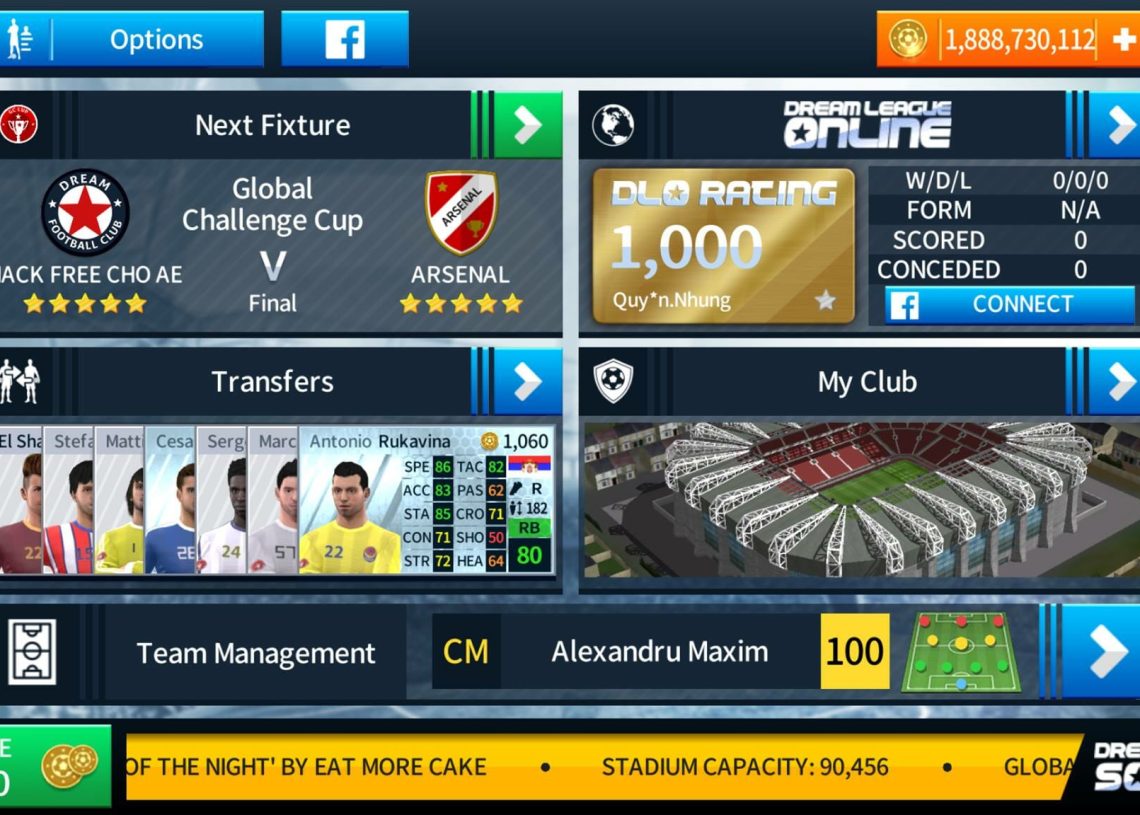Screen dimensions: 1140x815
Task: Go to Next Fixture with green arrow
Action: 527,125
